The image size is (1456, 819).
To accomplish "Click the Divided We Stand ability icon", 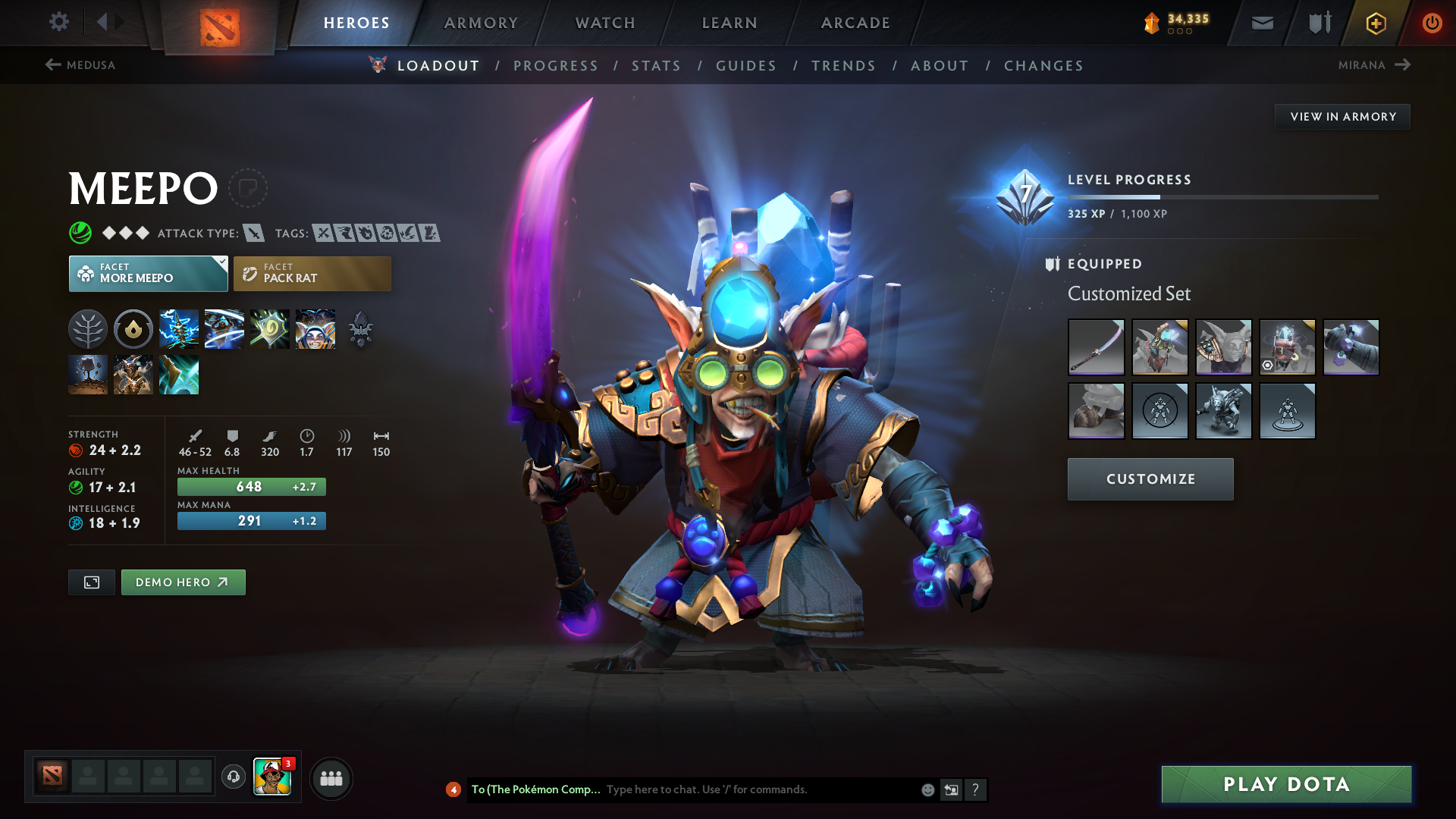I will (x=315, y=328).
